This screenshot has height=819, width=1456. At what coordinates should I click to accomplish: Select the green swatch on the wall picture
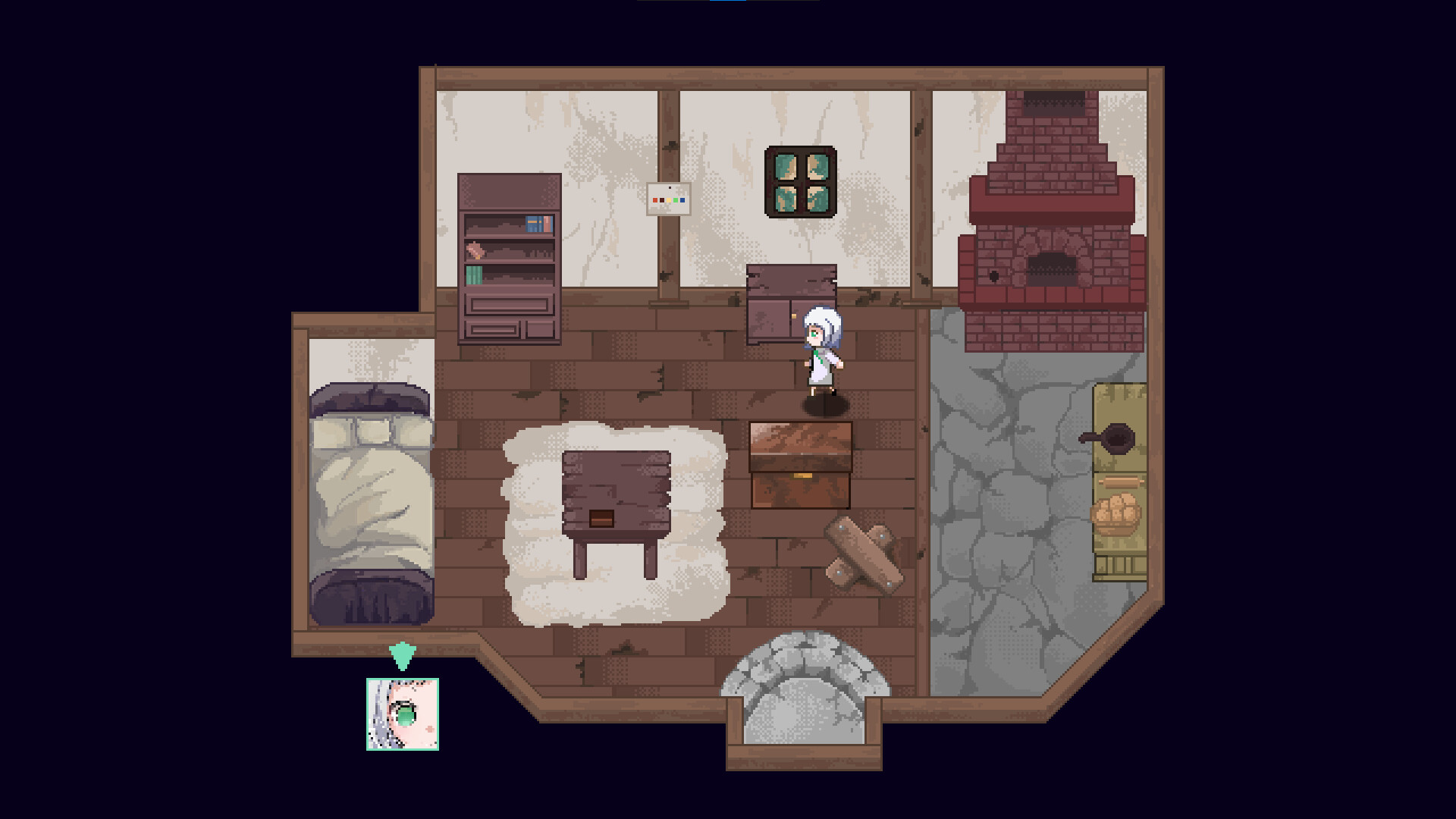676,200
